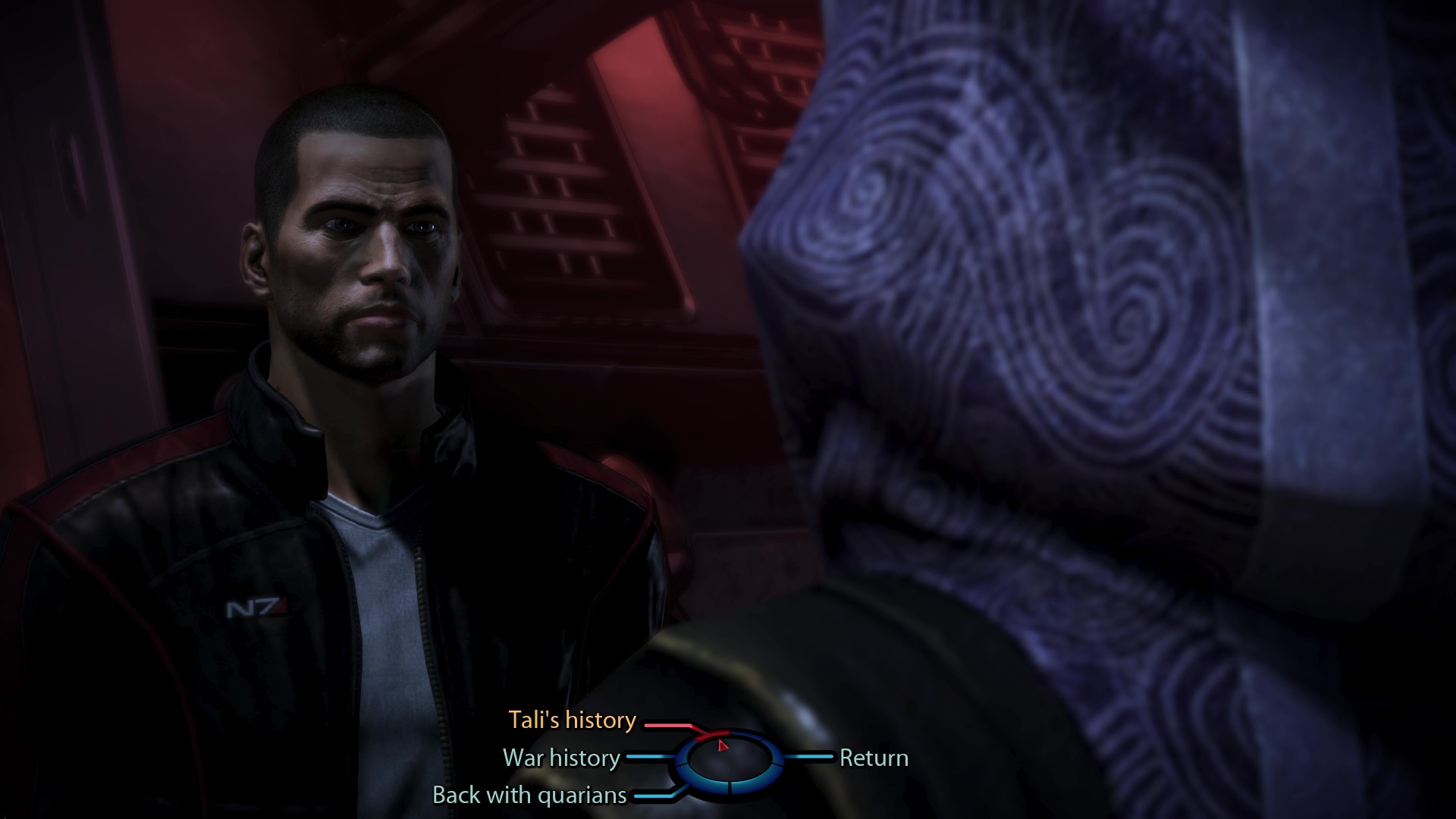Ask about "Back with quarians"
Image resolution: width=1456 pixels, height=819 pixels.
(x=529, y=795)
